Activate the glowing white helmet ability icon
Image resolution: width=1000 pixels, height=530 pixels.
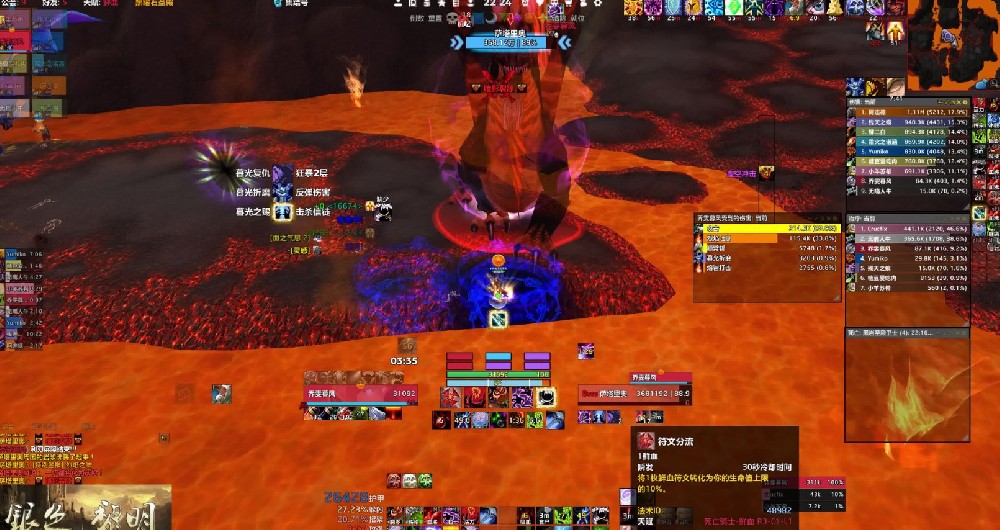tap(546, 396)
